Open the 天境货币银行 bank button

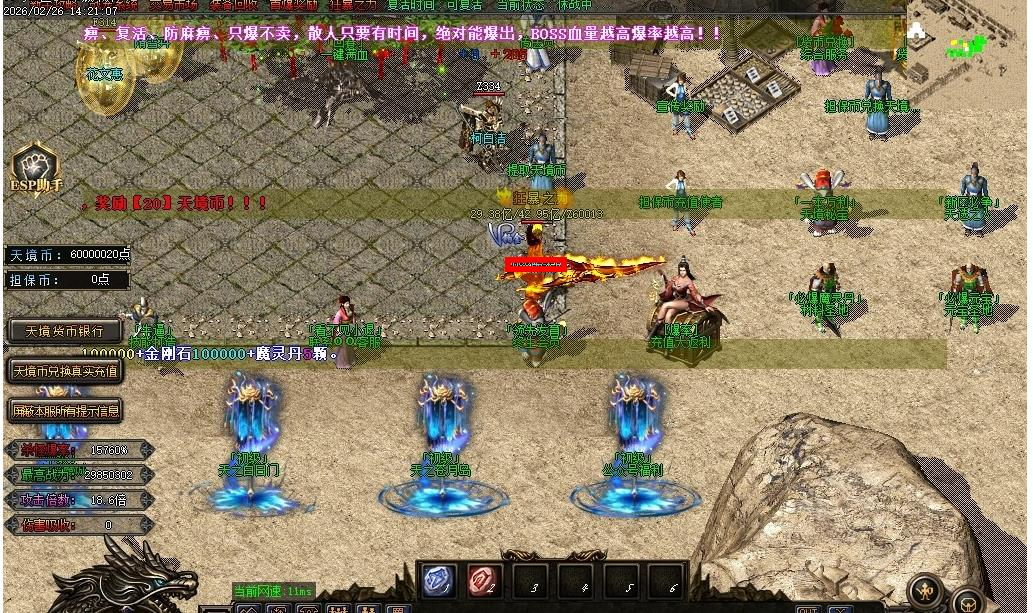coord(65,331)
